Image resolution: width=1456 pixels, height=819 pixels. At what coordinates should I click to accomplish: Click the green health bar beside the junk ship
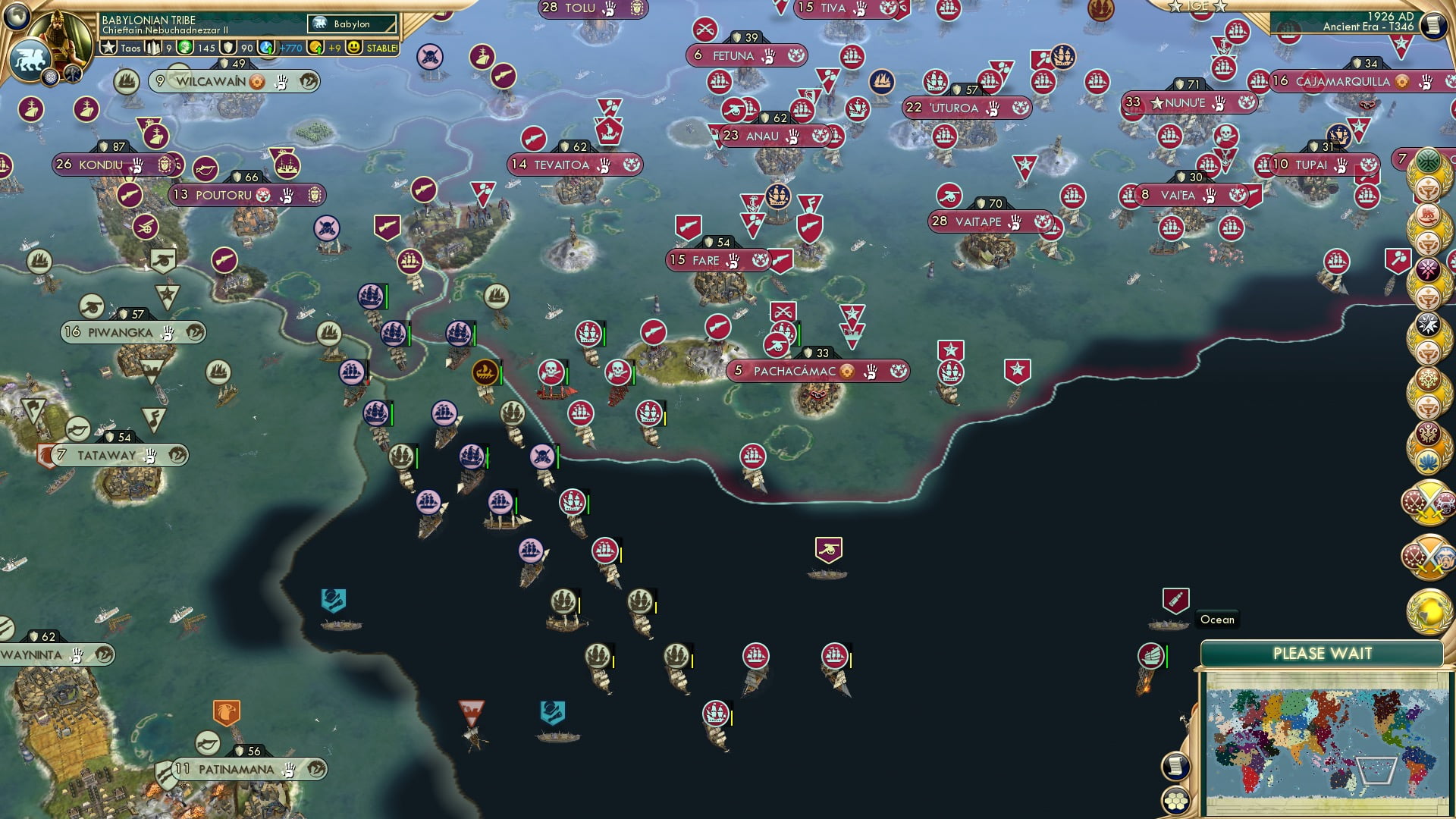pos(1167,657)
